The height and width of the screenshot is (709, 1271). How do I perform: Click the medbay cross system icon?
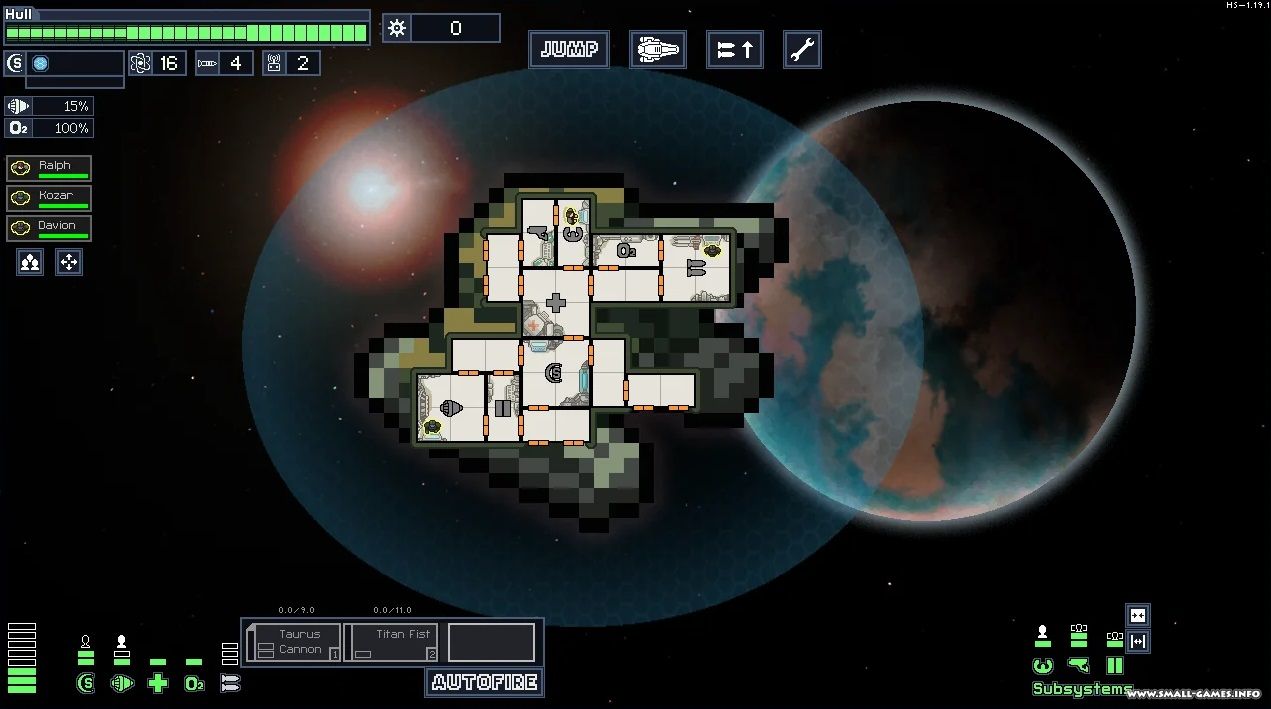pyautogui.click(x=158, y=684)
